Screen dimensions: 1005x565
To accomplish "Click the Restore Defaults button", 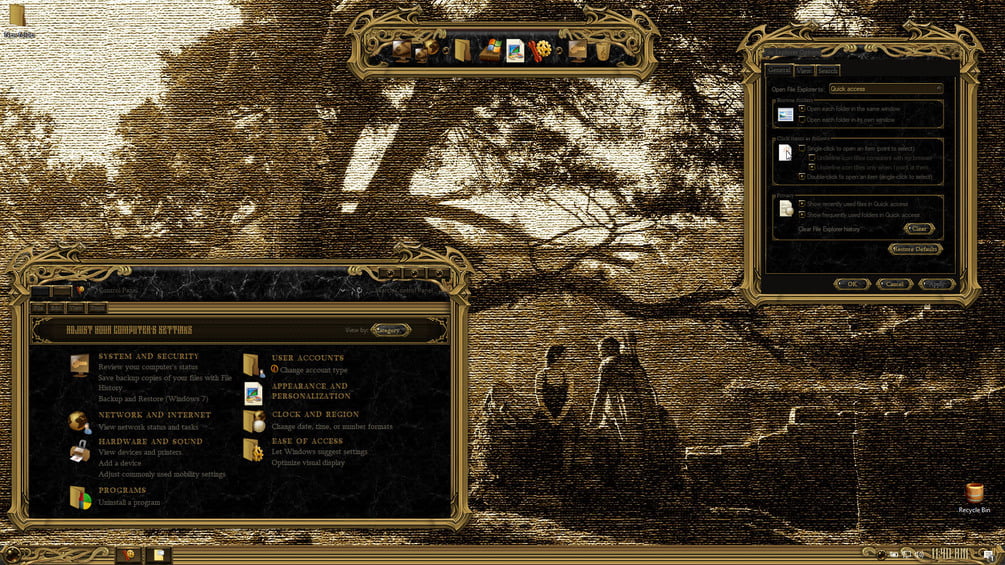I will point(914,249).
